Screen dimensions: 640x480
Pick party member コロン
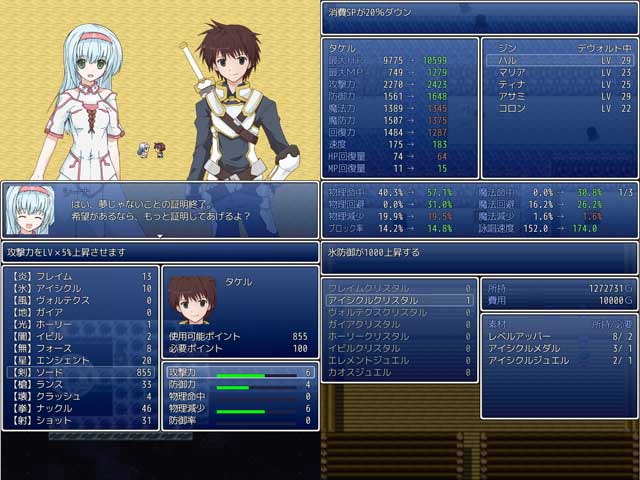(559, 108)
